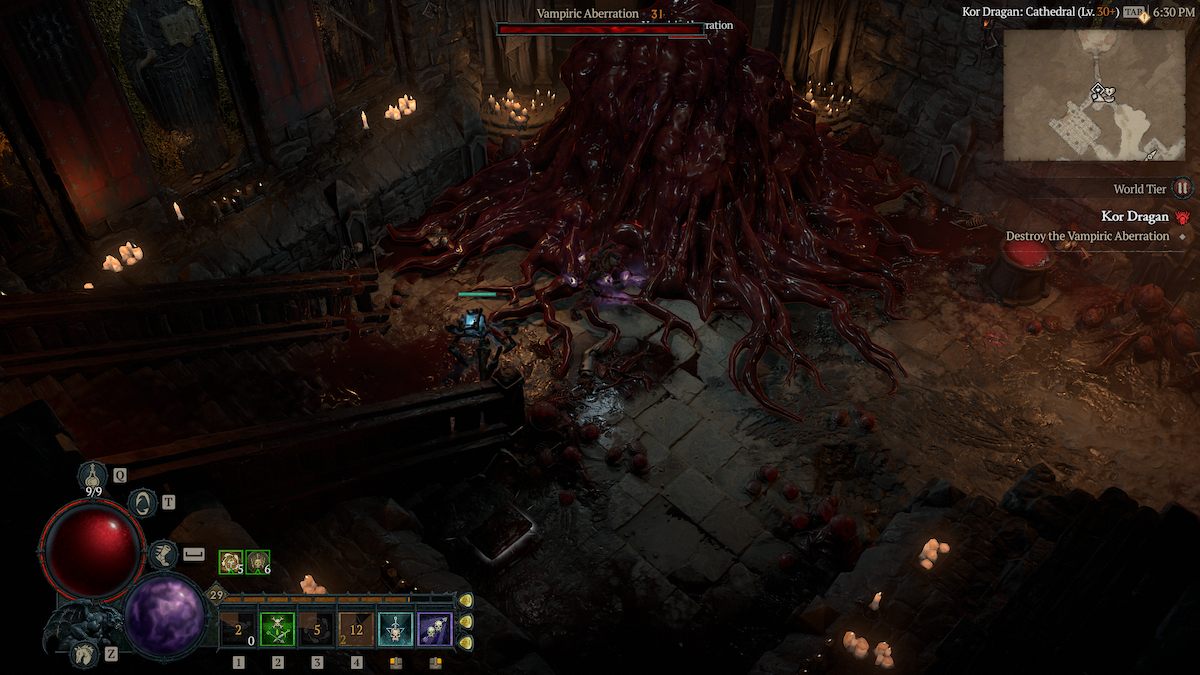Click the character level 29 badge
Viewport: 1200px width, 675px height.
(x=215, y=595)
